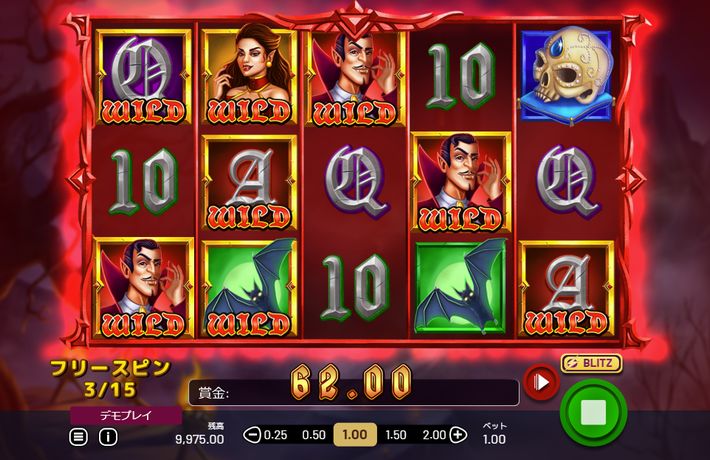Select the highlighted 1.00 bet amount
Screen dimensions: 710x460
click(x=354, y=435)
